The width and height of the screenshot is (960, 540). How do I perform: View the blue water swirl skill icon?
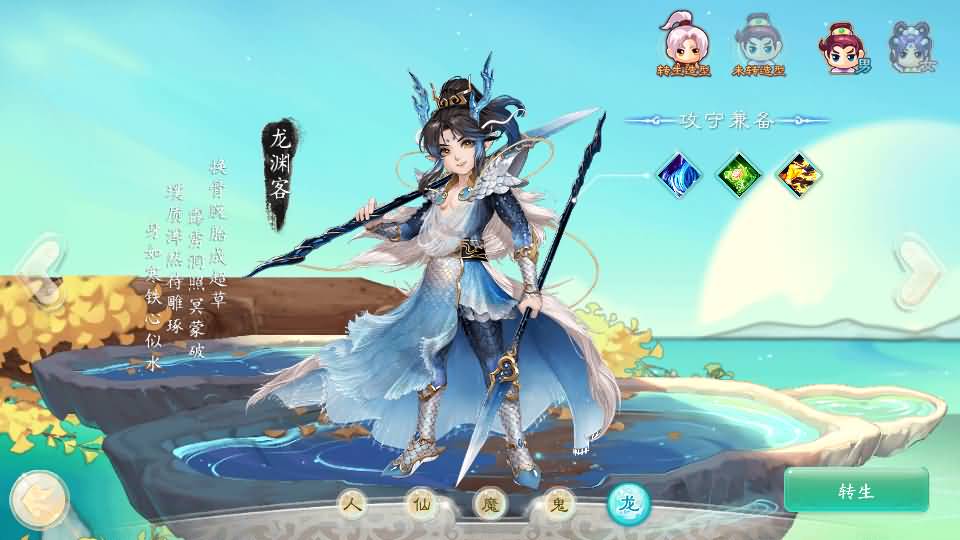(680, 174)
